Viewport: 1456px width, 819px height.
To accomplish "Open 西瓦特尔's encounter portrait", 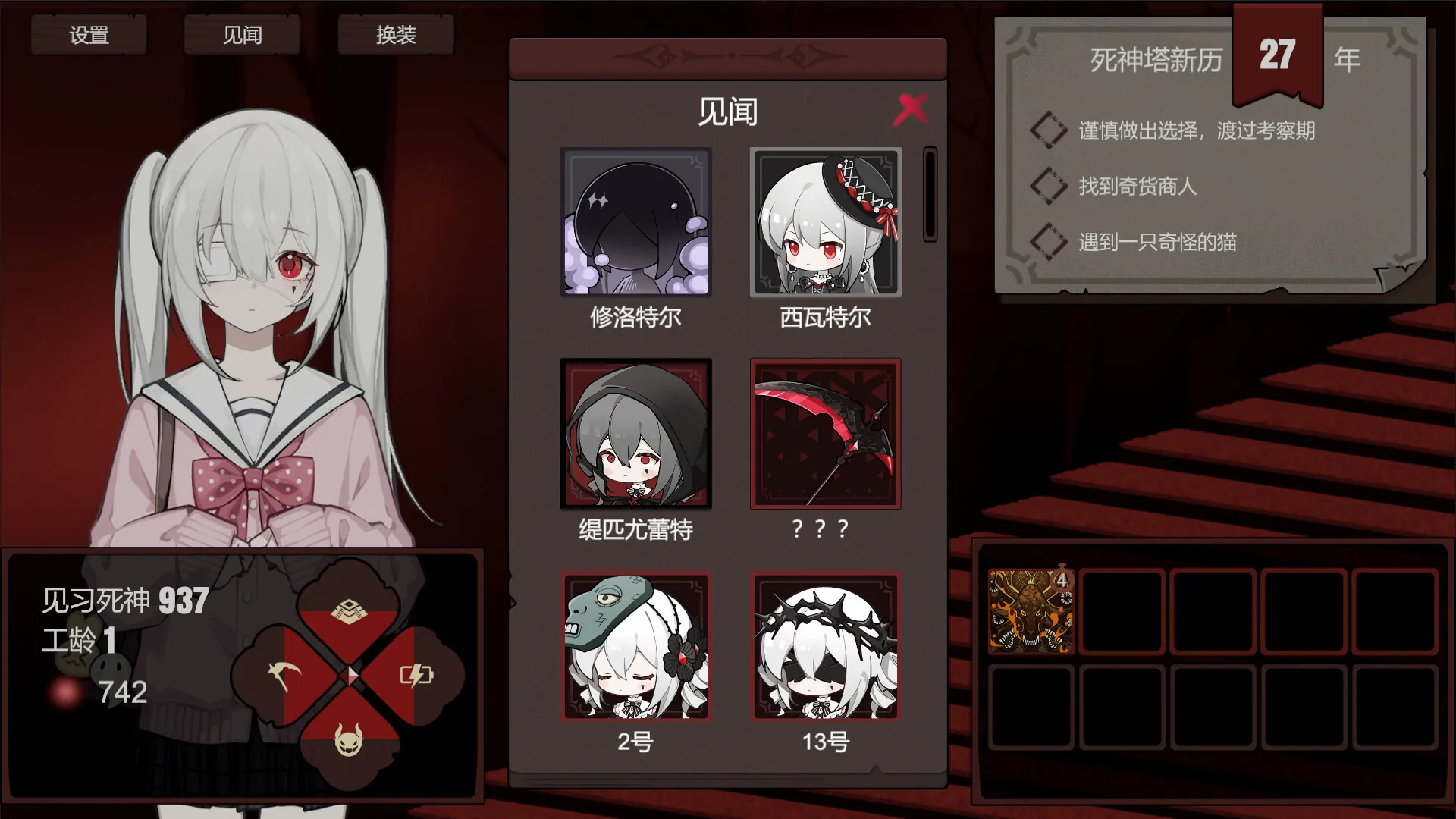I will (x=825, y=224).
